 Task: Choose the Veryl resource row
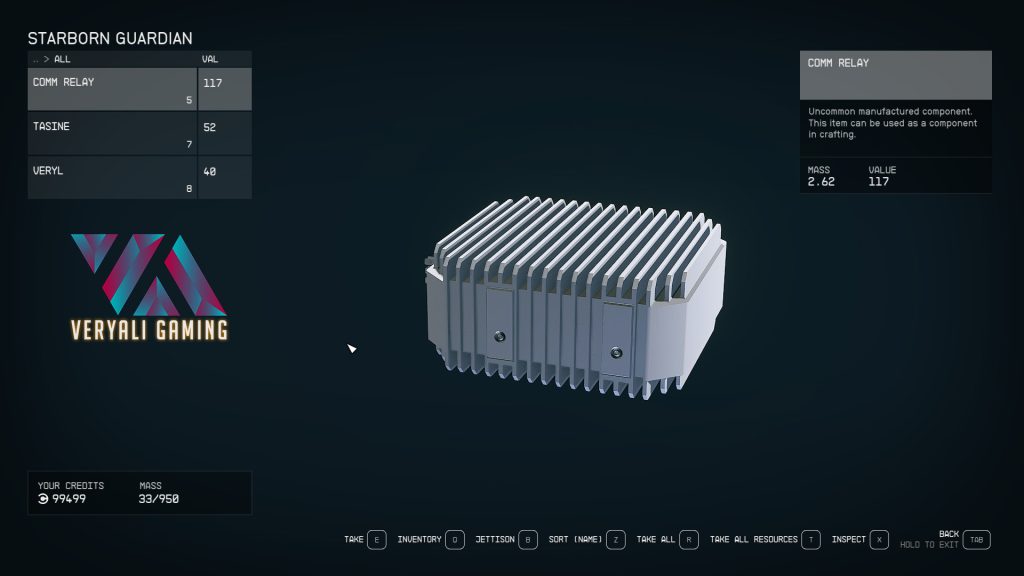(112, 178)
